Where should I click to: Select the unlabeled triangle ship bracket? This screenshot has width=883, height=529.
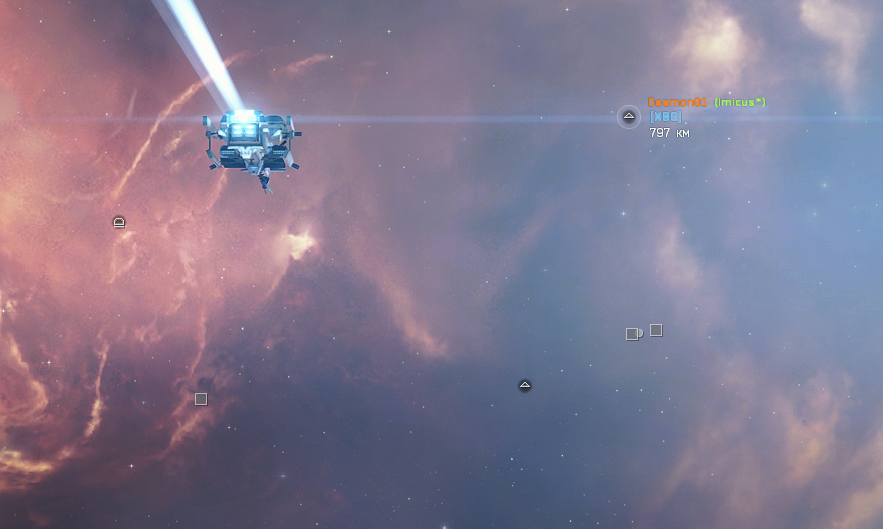coord(525,386)
